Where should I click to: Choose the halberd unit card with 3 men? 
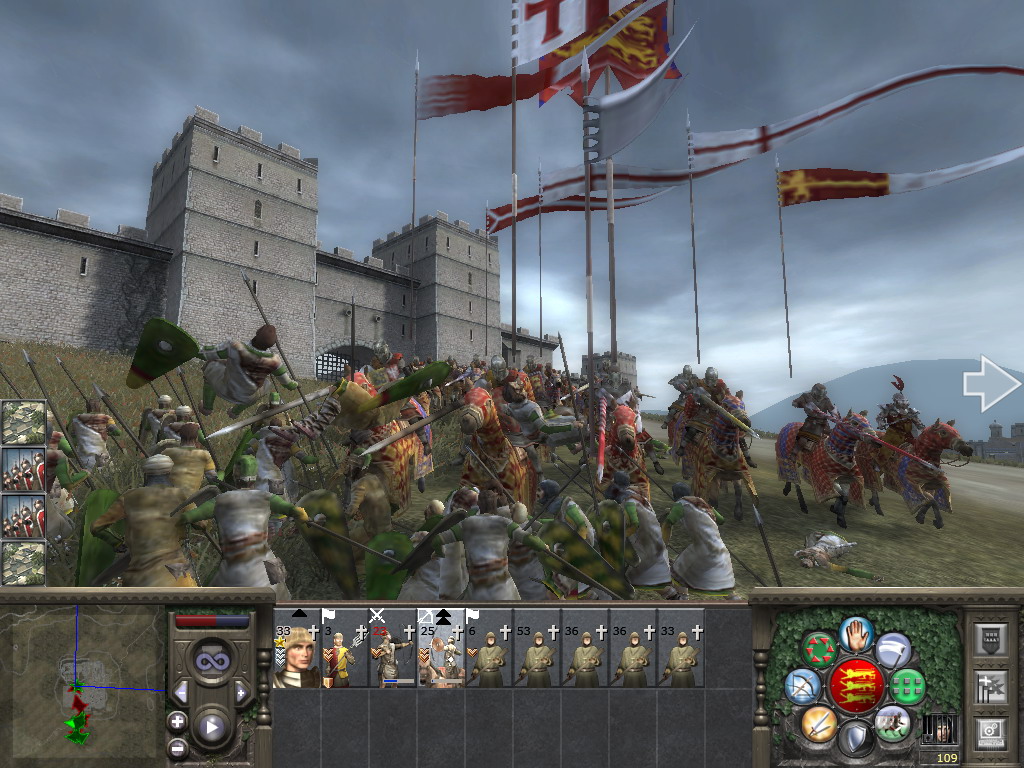point(345,648)
